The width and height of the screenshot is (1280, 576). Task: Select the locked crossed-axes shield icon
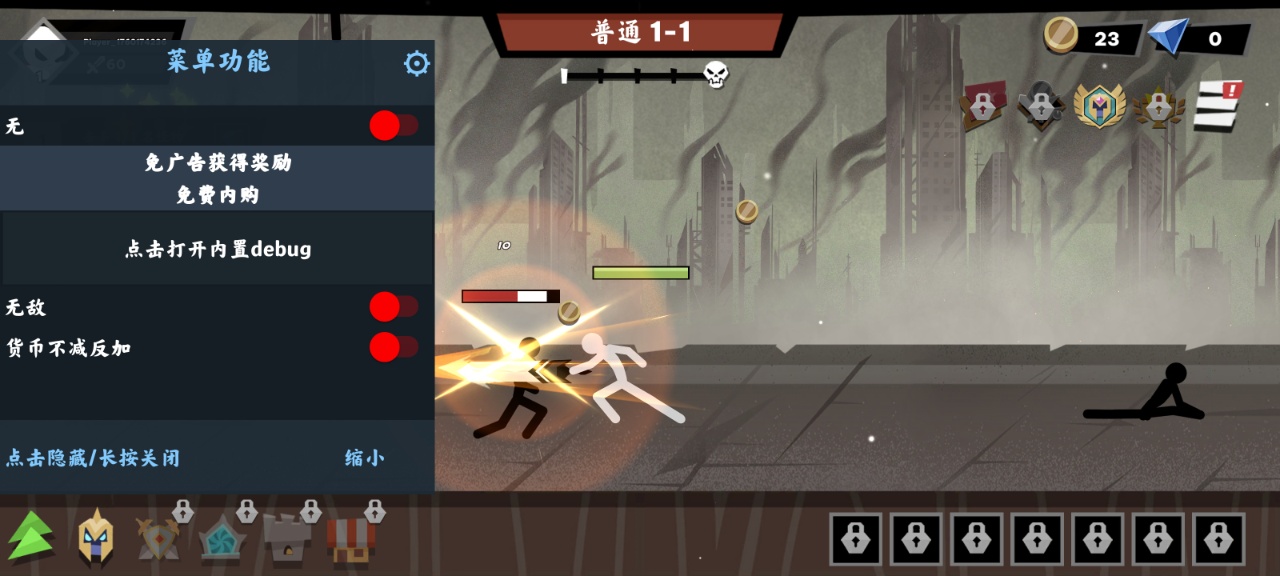(160, 537)
